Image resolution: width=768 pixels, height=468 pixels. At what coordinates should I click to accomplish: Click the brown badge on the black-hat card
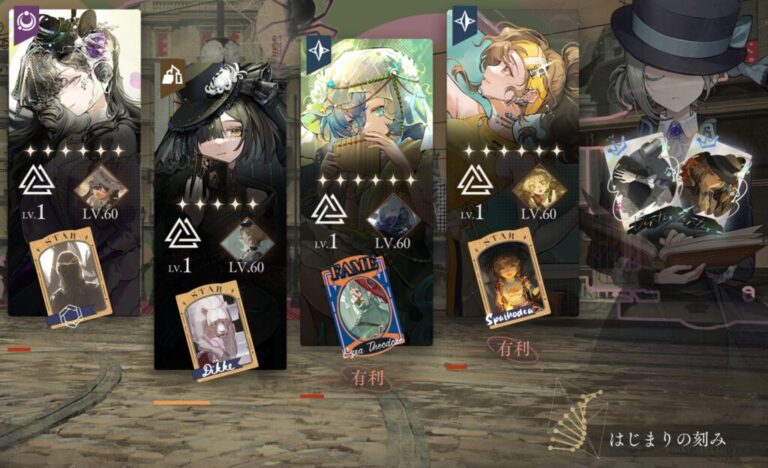[x=170, y=72]
